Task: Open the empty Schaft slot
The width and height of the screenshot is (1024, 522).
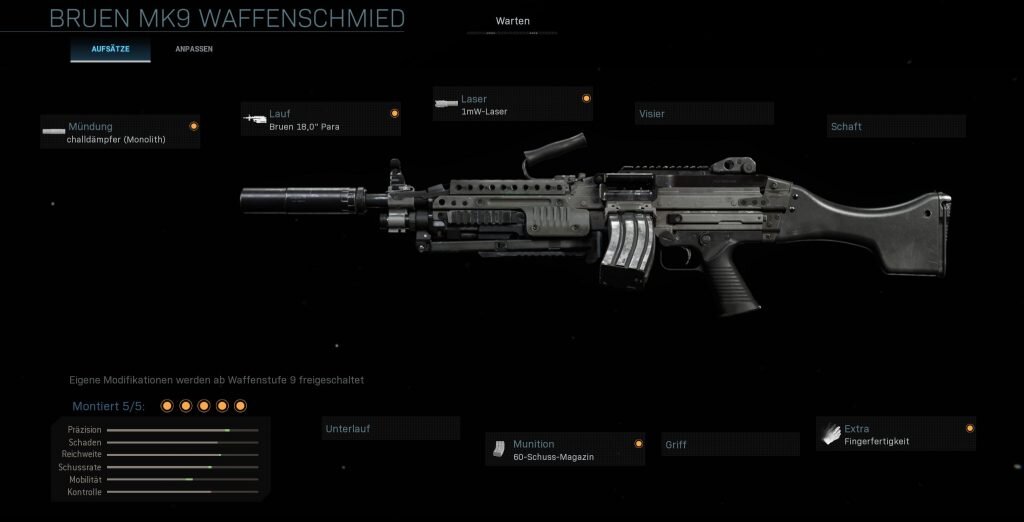Action: click(896, 127)
